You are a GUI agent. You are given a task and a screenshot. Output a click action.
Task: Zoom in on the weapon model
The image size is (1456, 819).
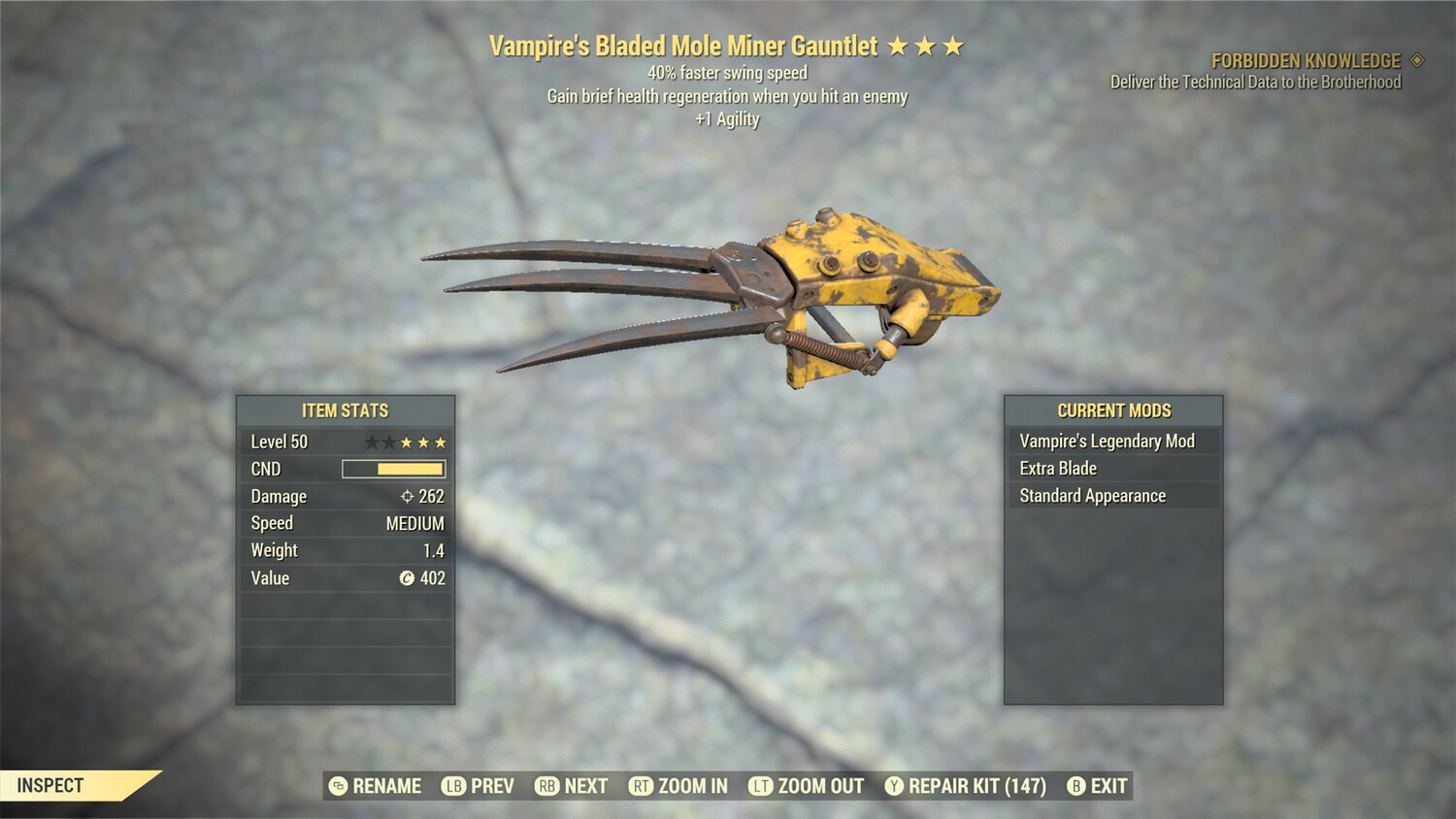(x=678, y=786)
